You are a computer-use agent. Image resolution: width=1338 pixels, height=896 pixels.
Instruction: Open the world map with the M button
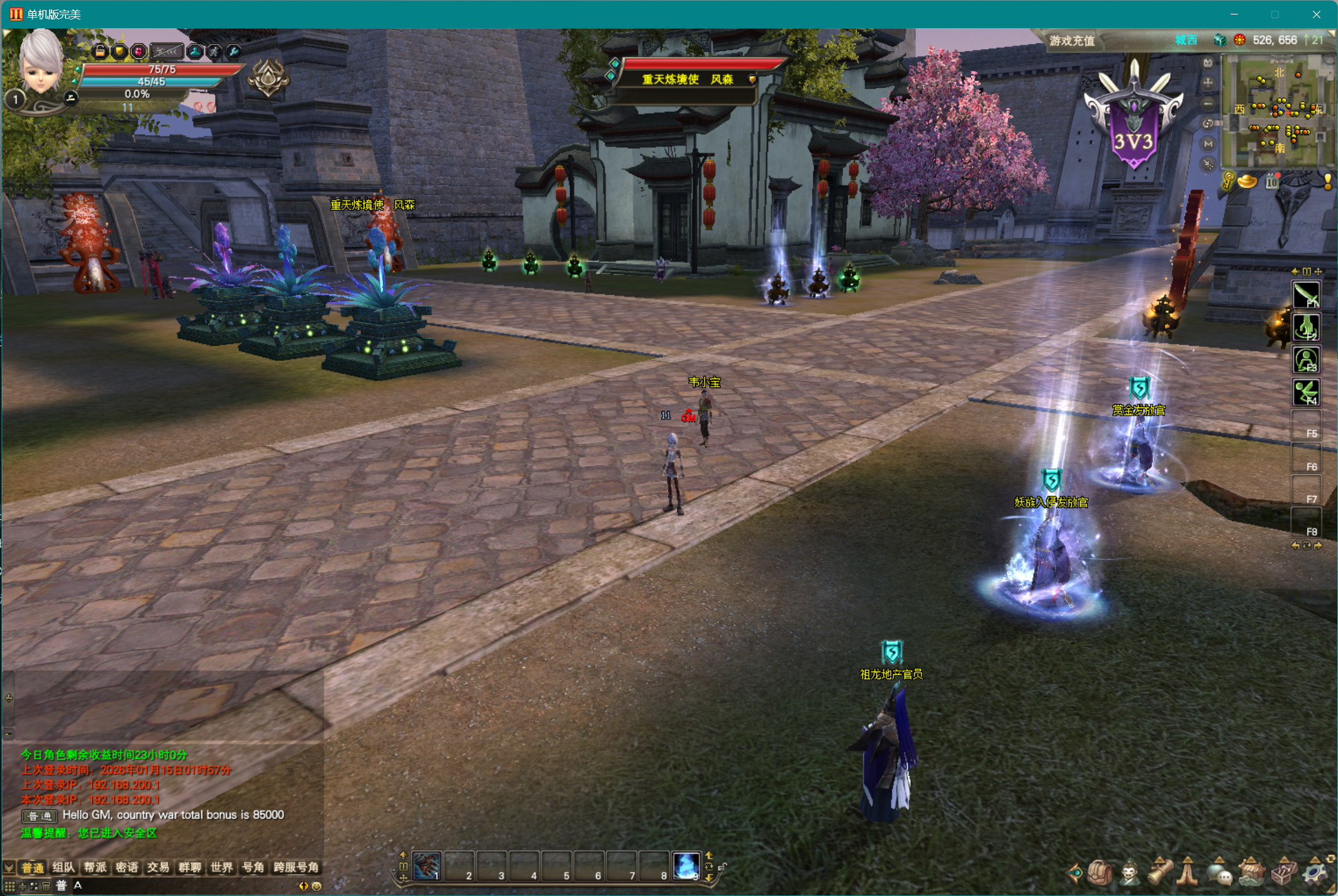click(x=1208, y=144)
